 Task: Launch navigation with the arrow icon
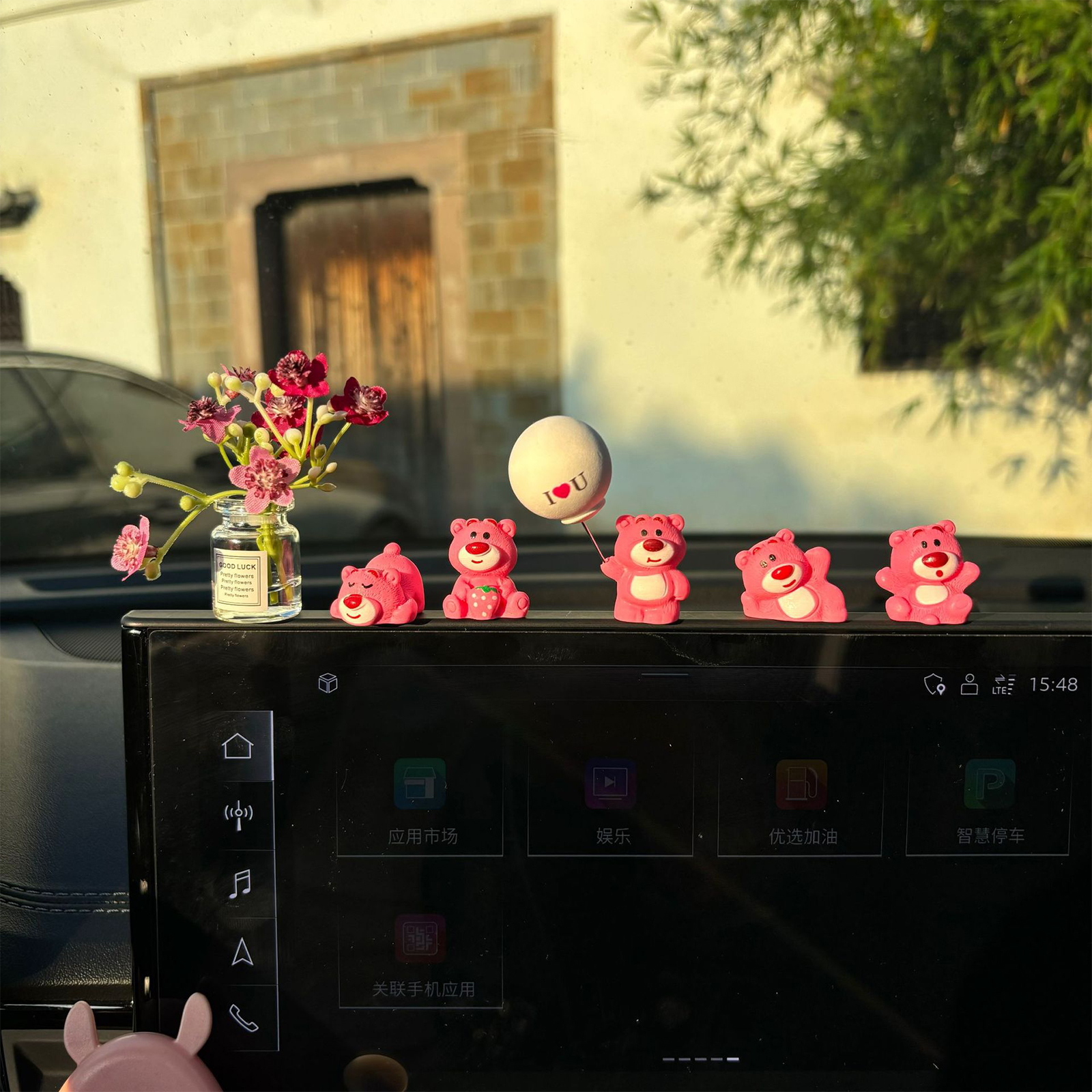point(242,951)
